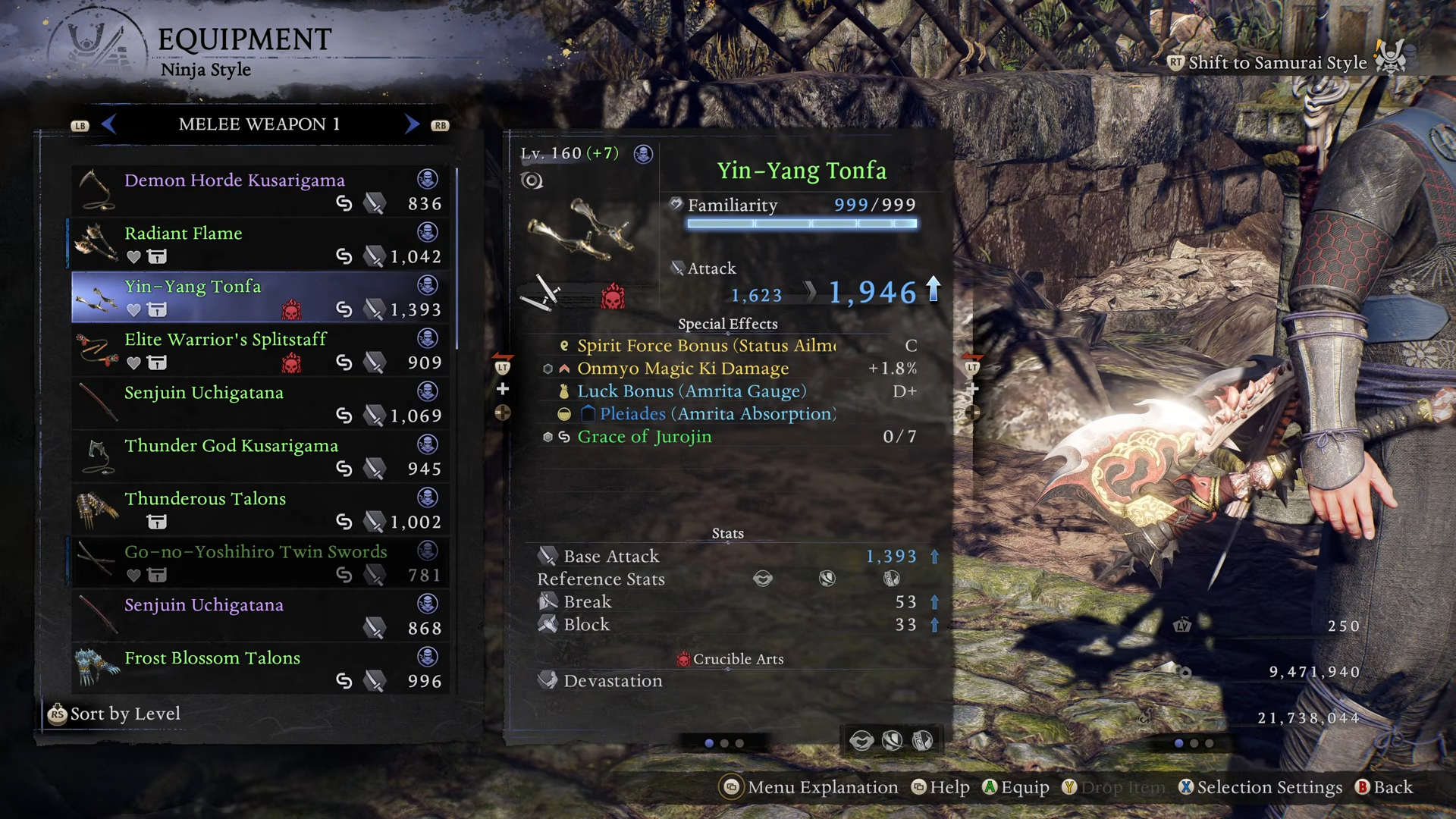View Spirit Force Bonus special effect
This screenshot has height=819, width=1456.
pos(705,346)
